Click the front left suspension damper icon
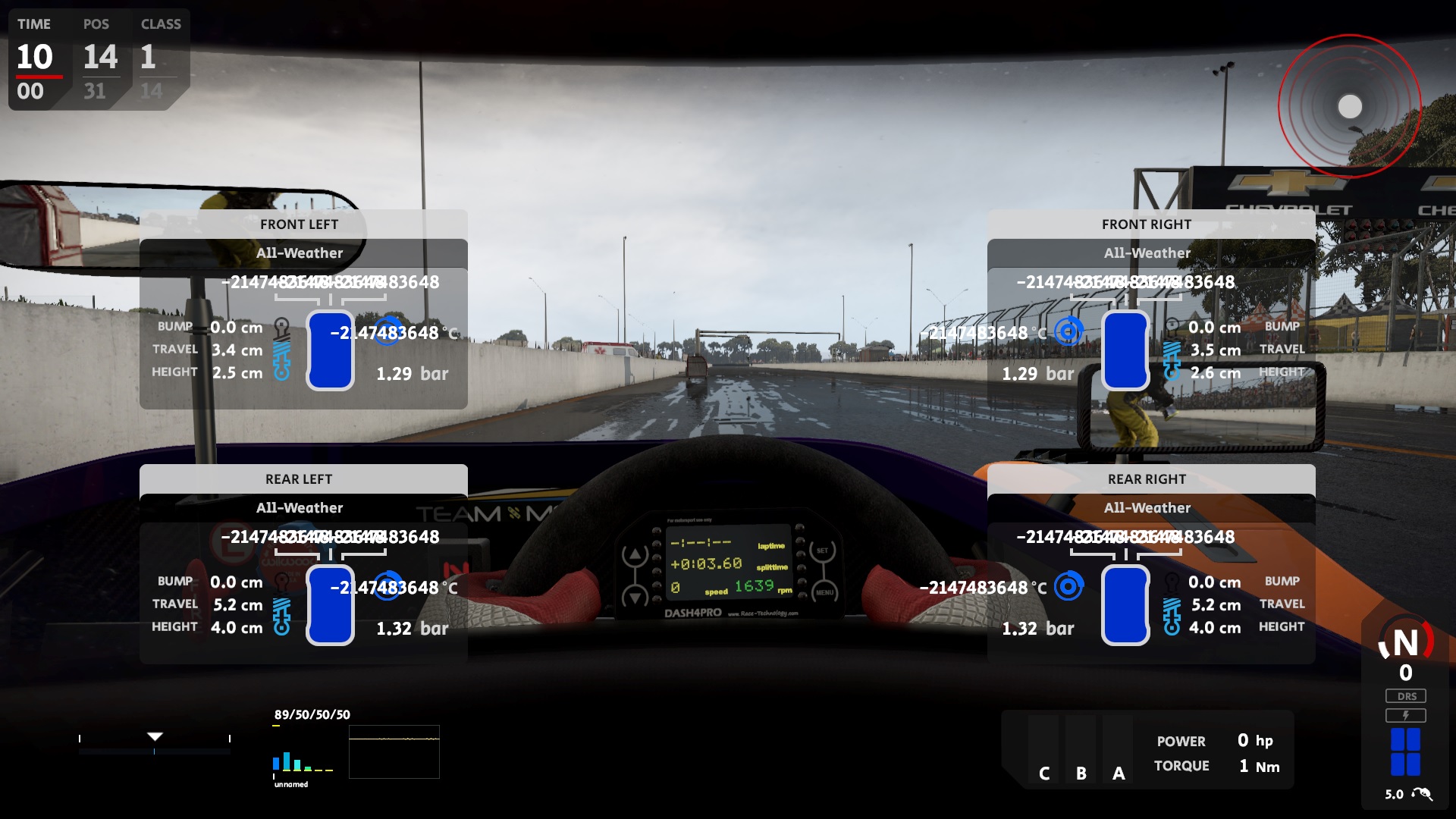Screen dimensions: 1456x819 coord(282,350)
